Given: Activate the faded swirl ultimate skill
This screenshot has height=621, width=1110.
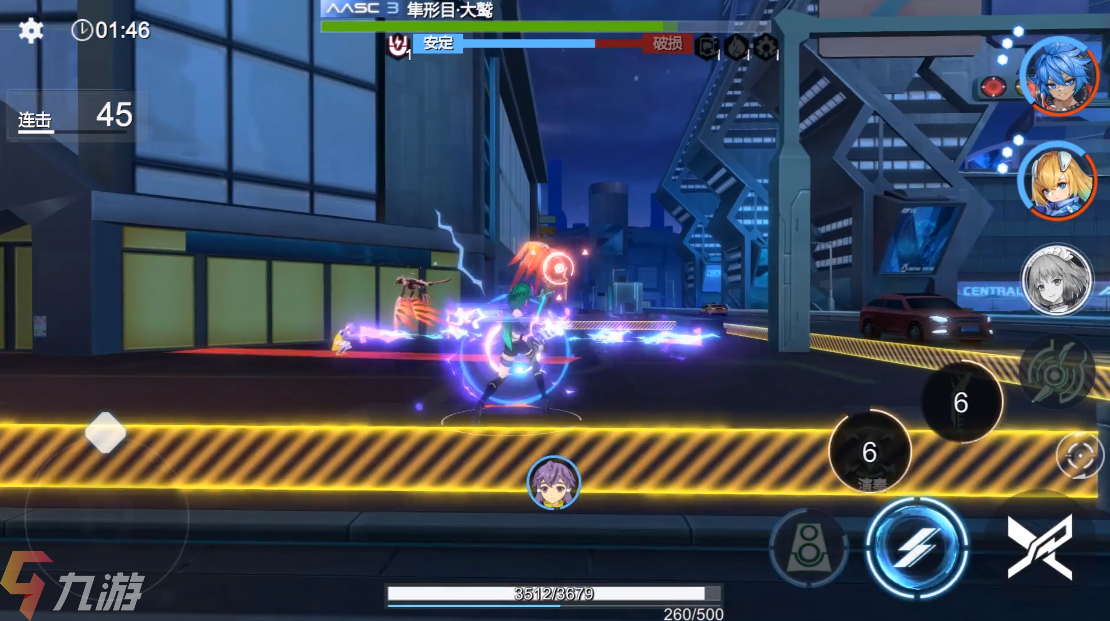Looking at the screenshot, I should [x=1058, y=369].
